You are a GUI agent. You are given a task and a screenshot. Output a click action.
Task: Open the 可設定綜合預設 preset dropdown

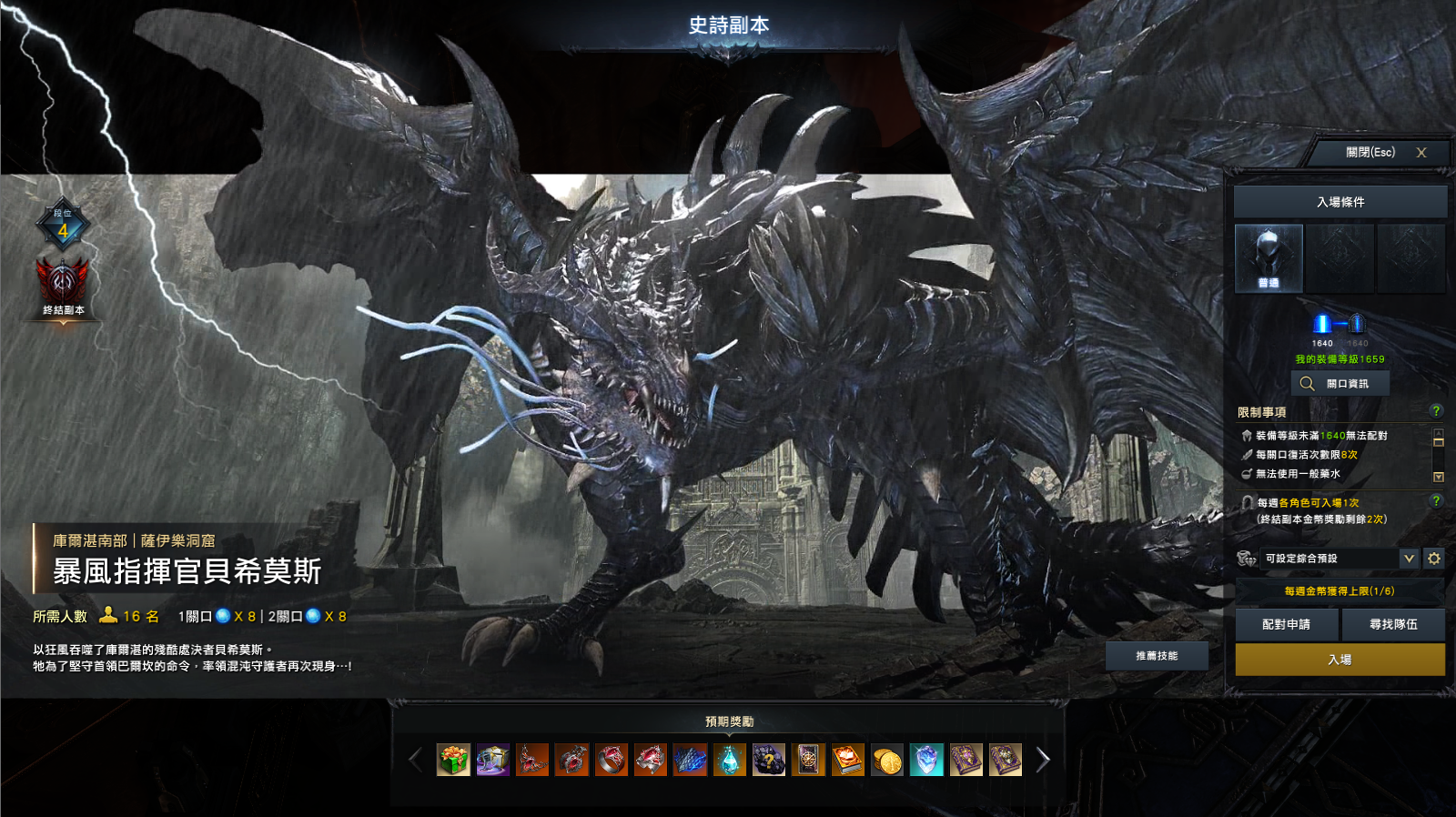point(1409,559)
